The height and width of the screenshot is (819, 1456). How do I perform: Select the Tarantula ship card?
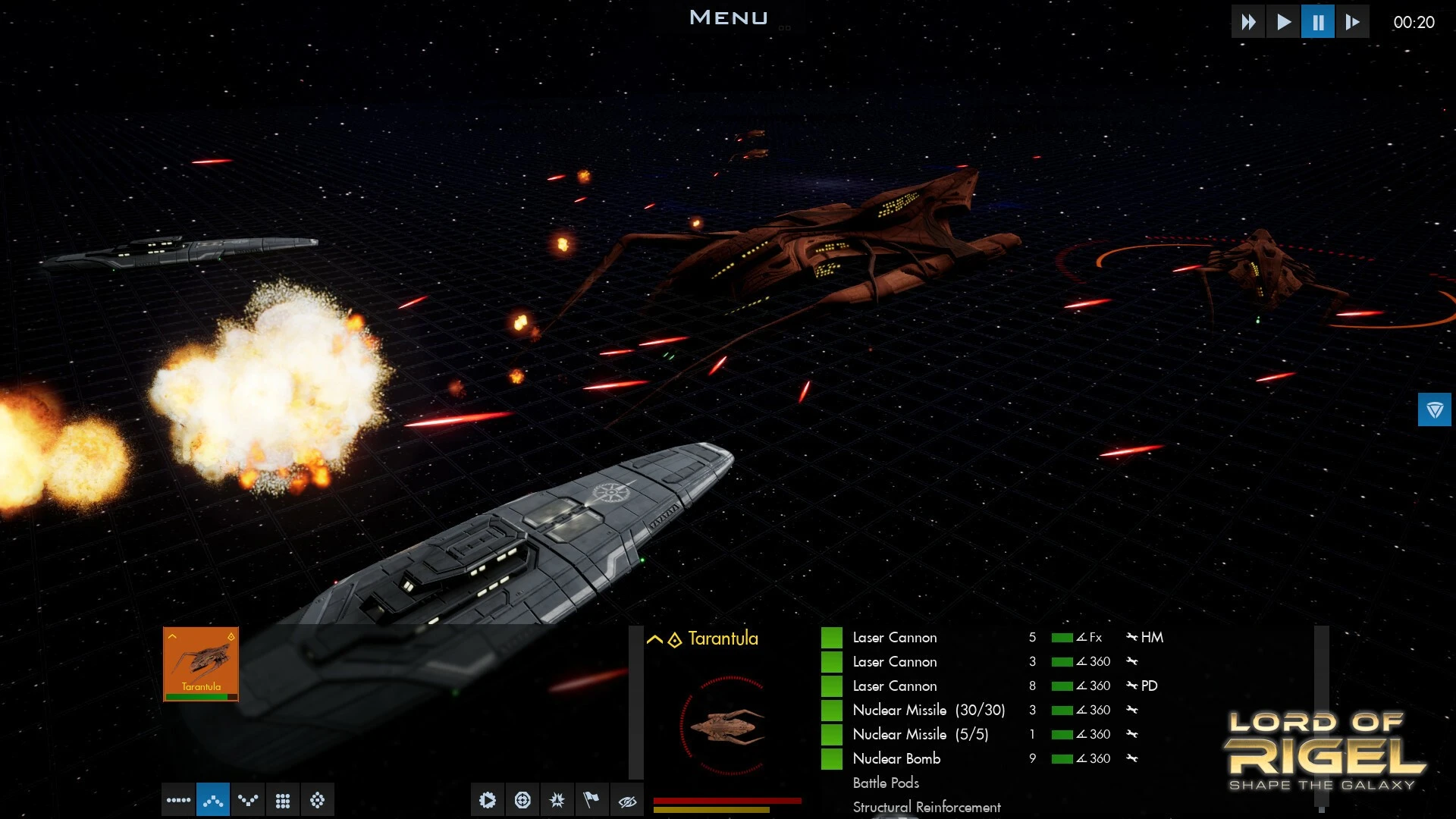201,664
